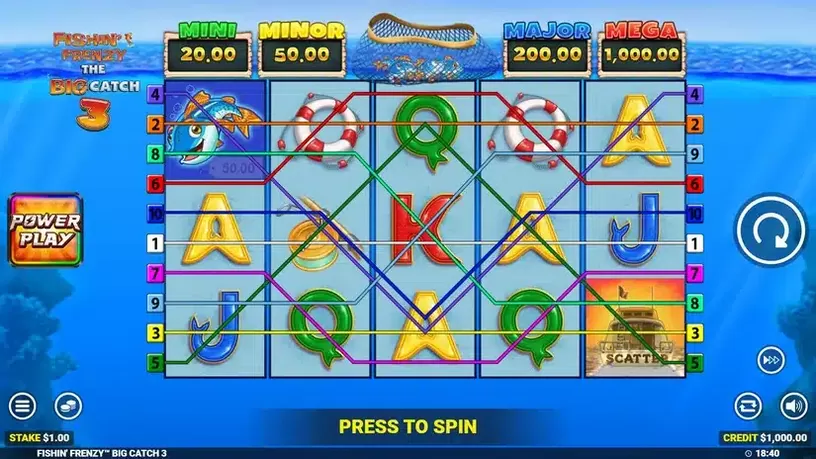Screen dimensions: 816x459
Task: Toggle turbo fast-forward spin mode
Action: click(770, 360)
